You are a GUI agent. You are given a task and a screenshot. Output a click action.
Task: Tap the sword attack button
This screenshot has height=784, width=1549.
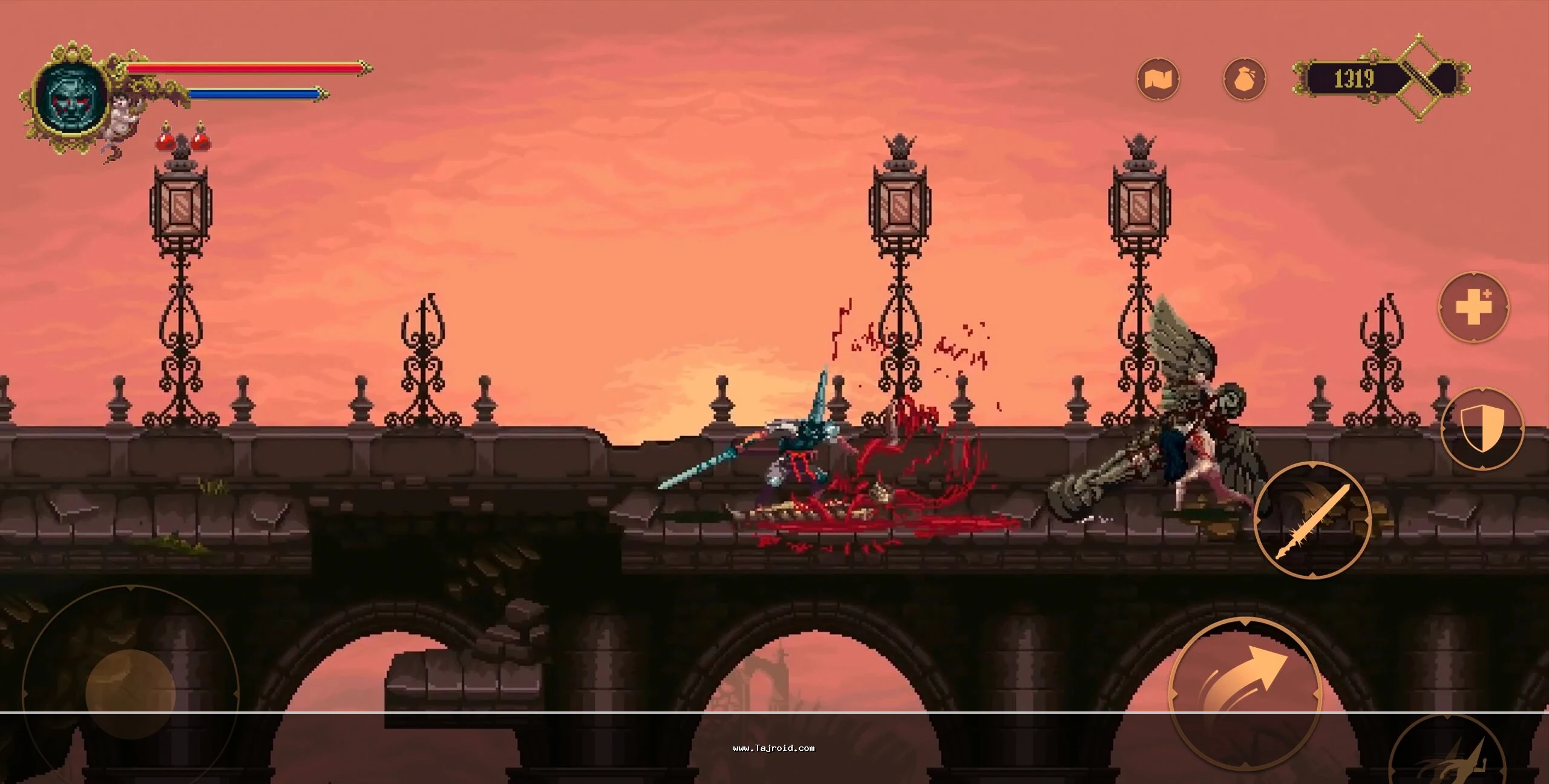coord(1312,520)
